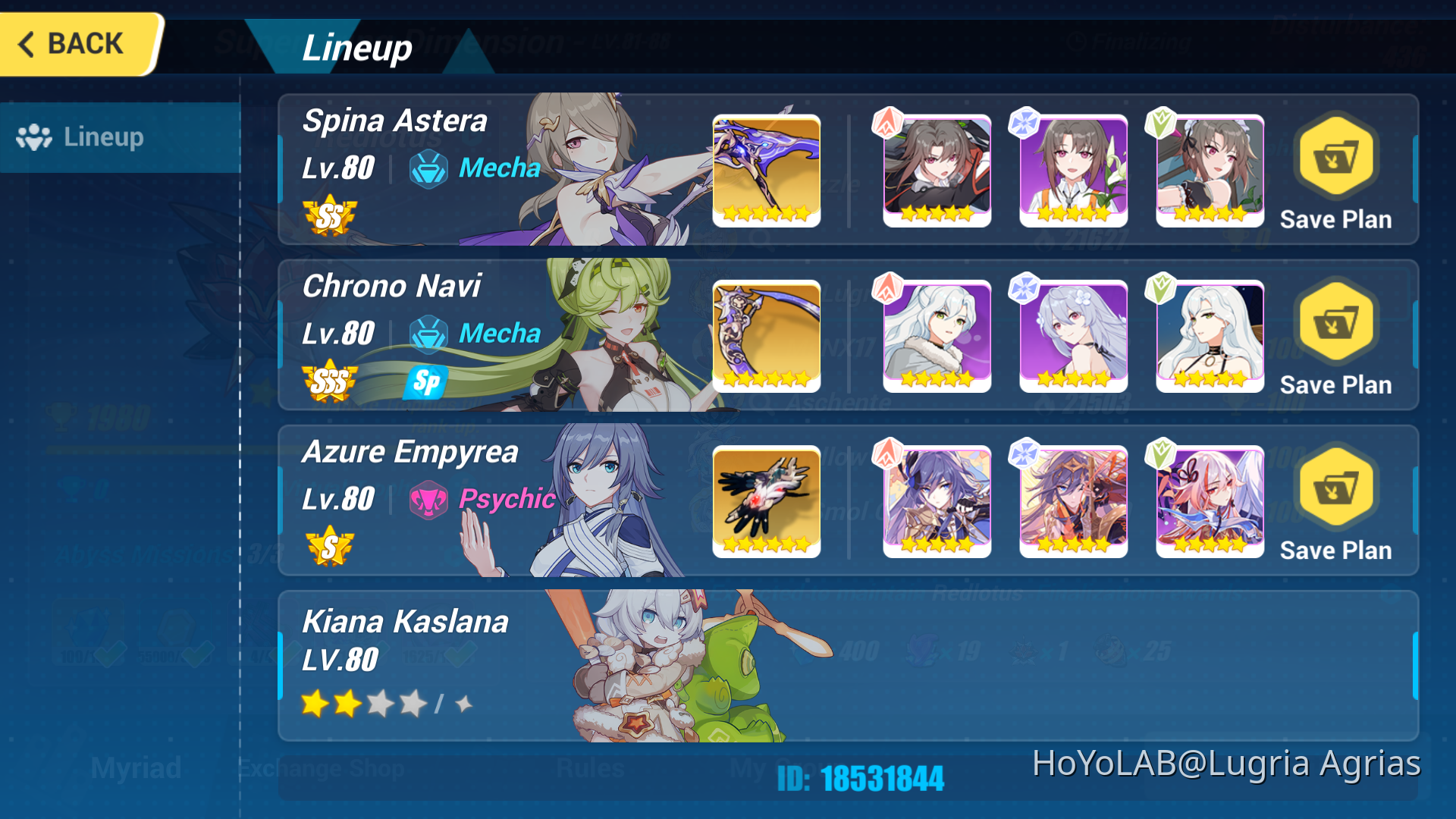Open Spina Astera's weapon detail panel
The image size is (1456, 819).
(766, 171)
